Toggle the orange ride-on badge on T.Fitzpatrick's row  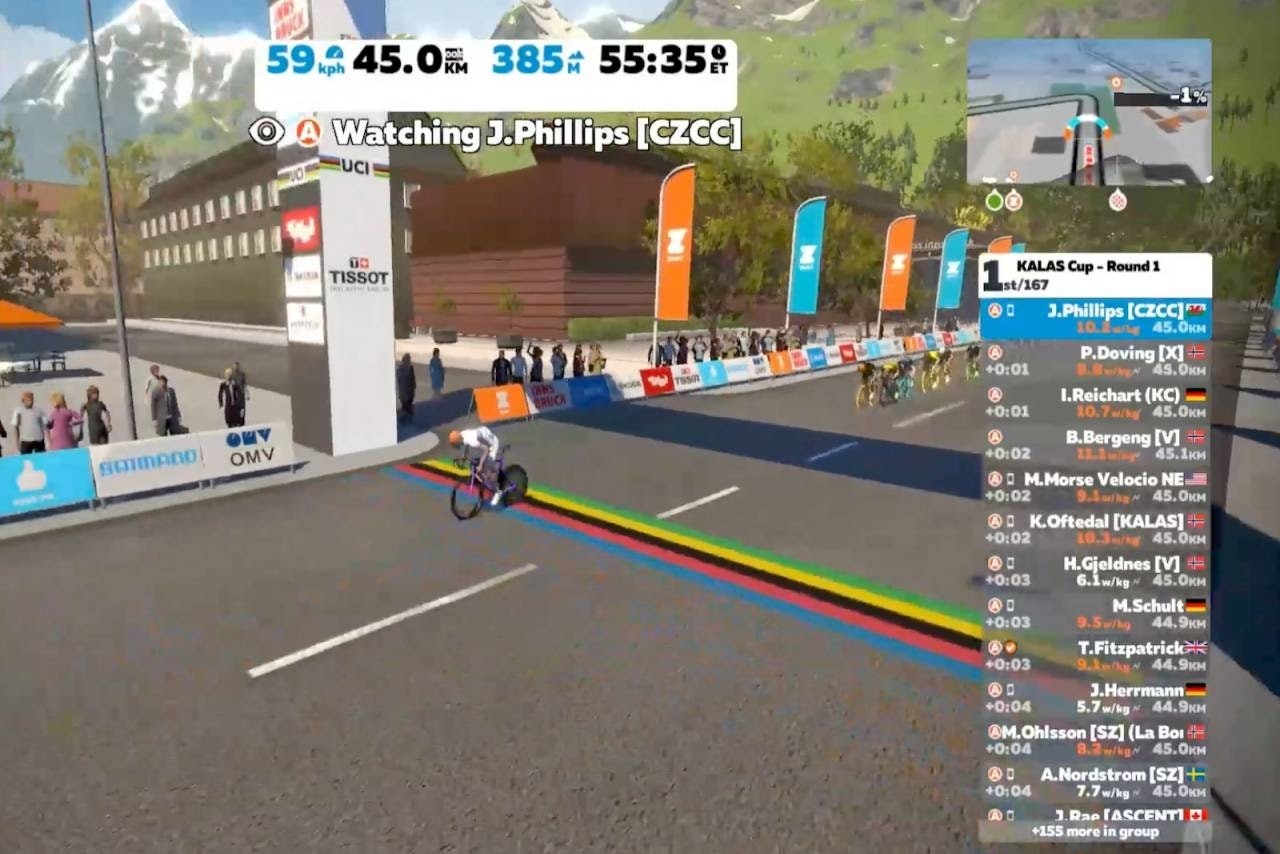[1011, 648]
